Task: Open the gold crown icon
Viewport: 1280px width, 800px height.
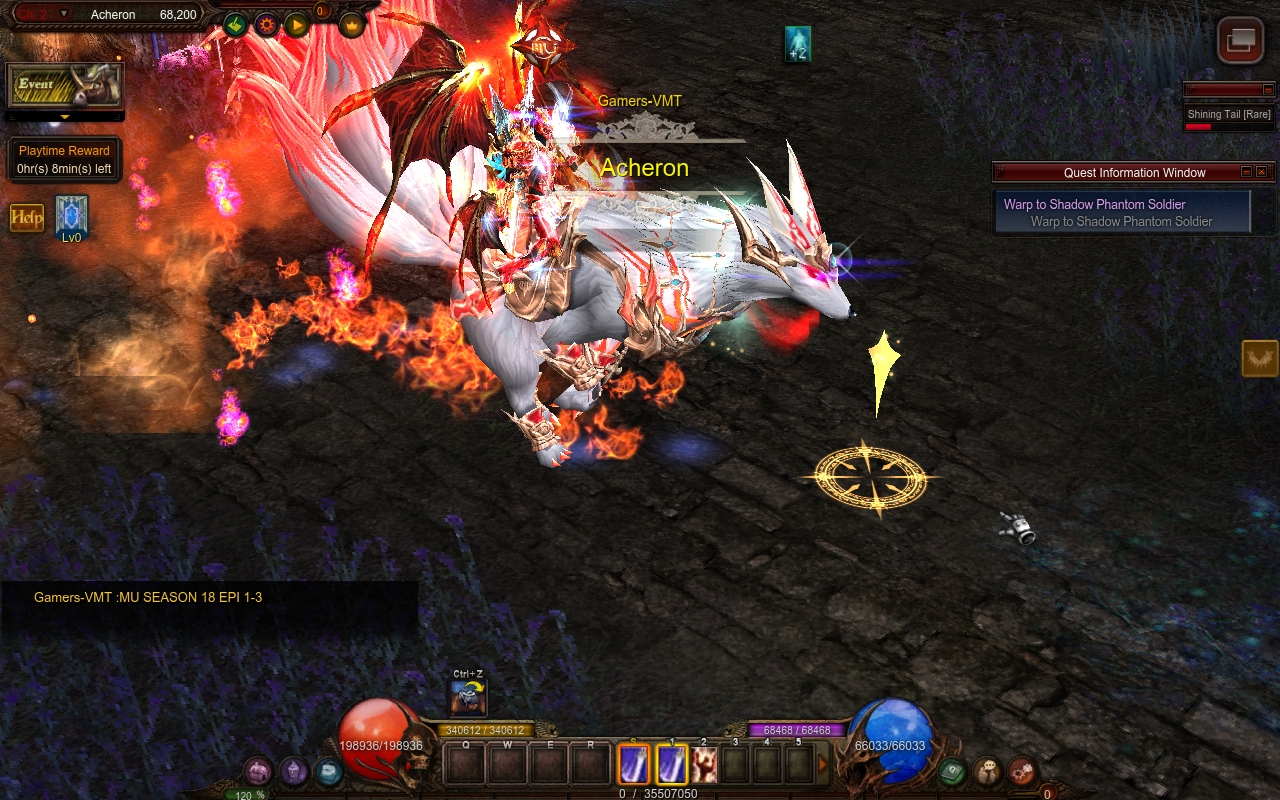Action: [352, 24]
